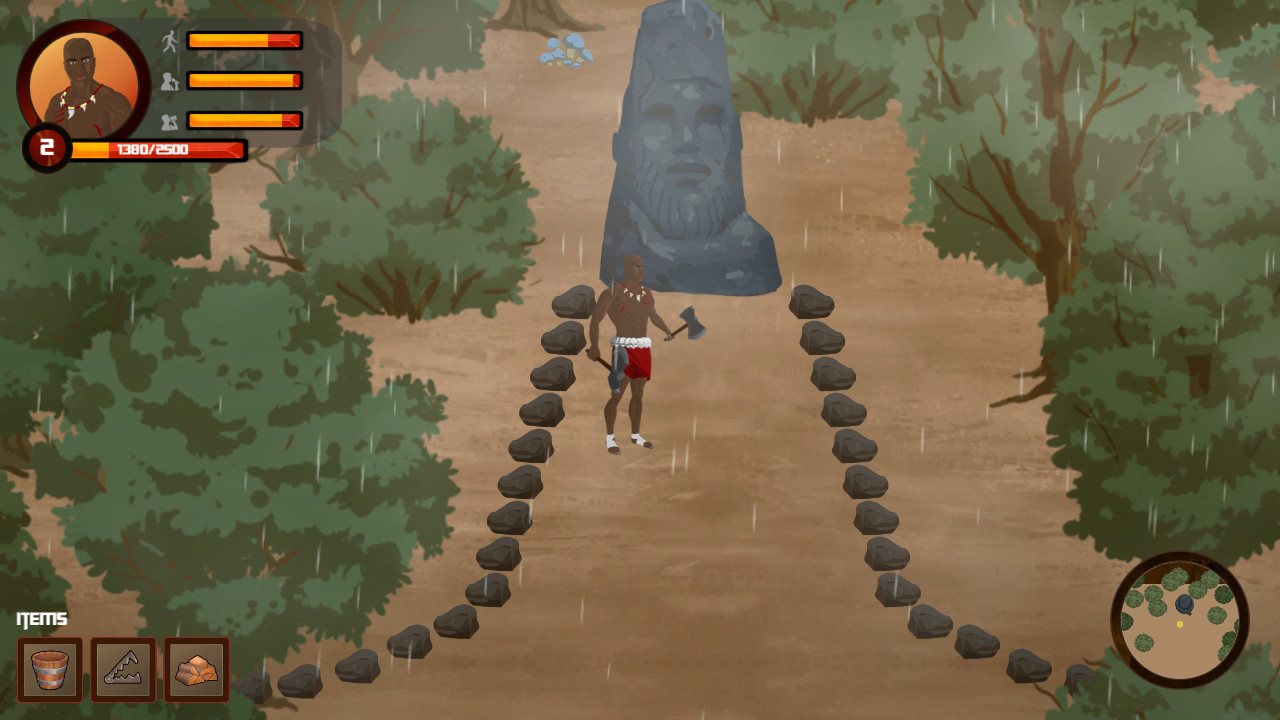Click the topmost stamina bar

pos(243,41)
